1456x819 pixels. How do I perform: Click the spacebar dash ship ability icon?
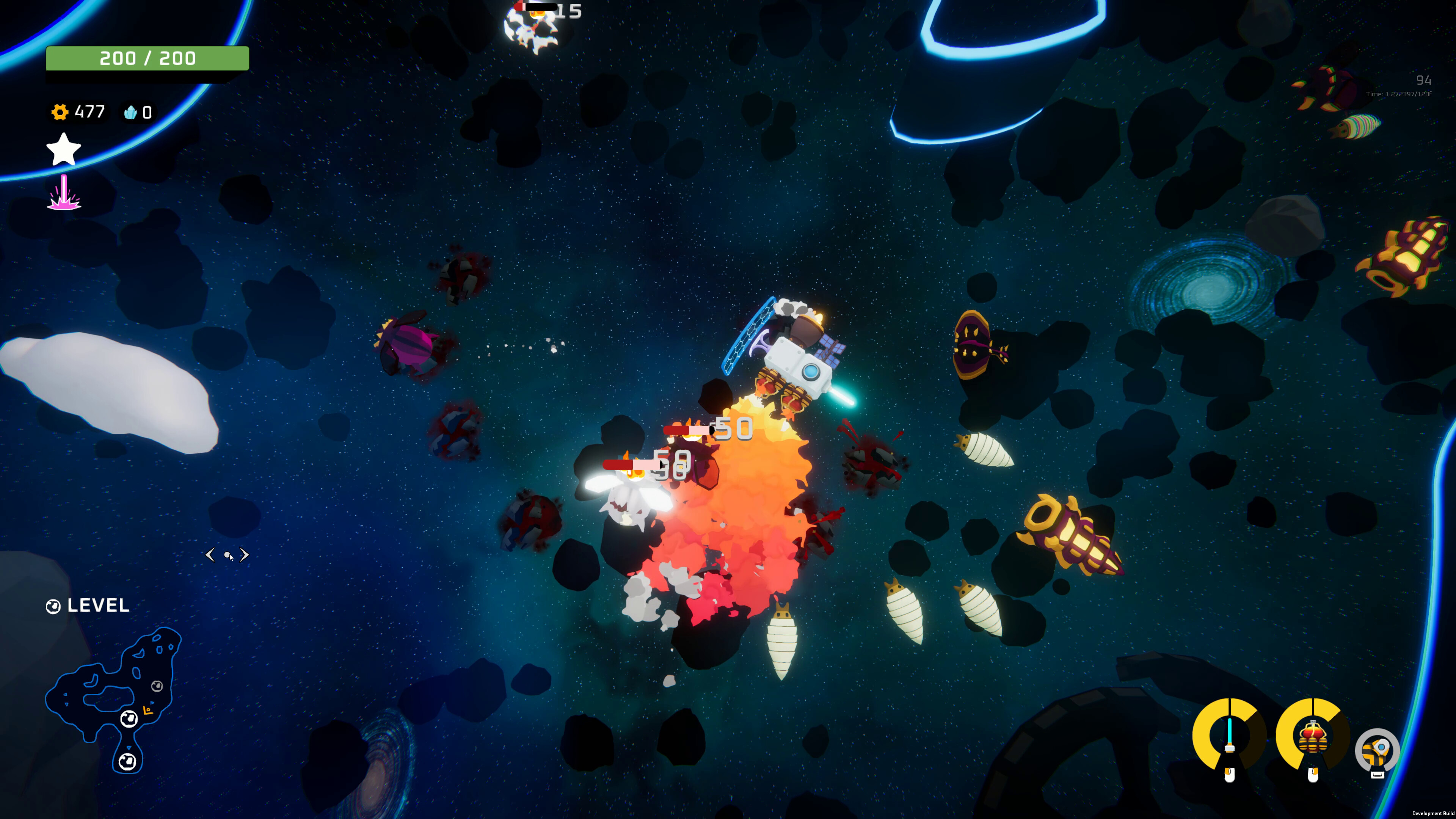(x=1378, y=751)
